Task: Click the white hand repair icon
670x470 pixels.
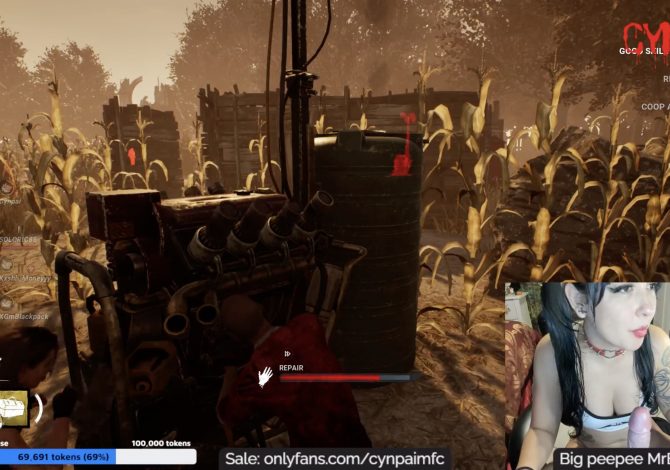Action: [265, 377]
